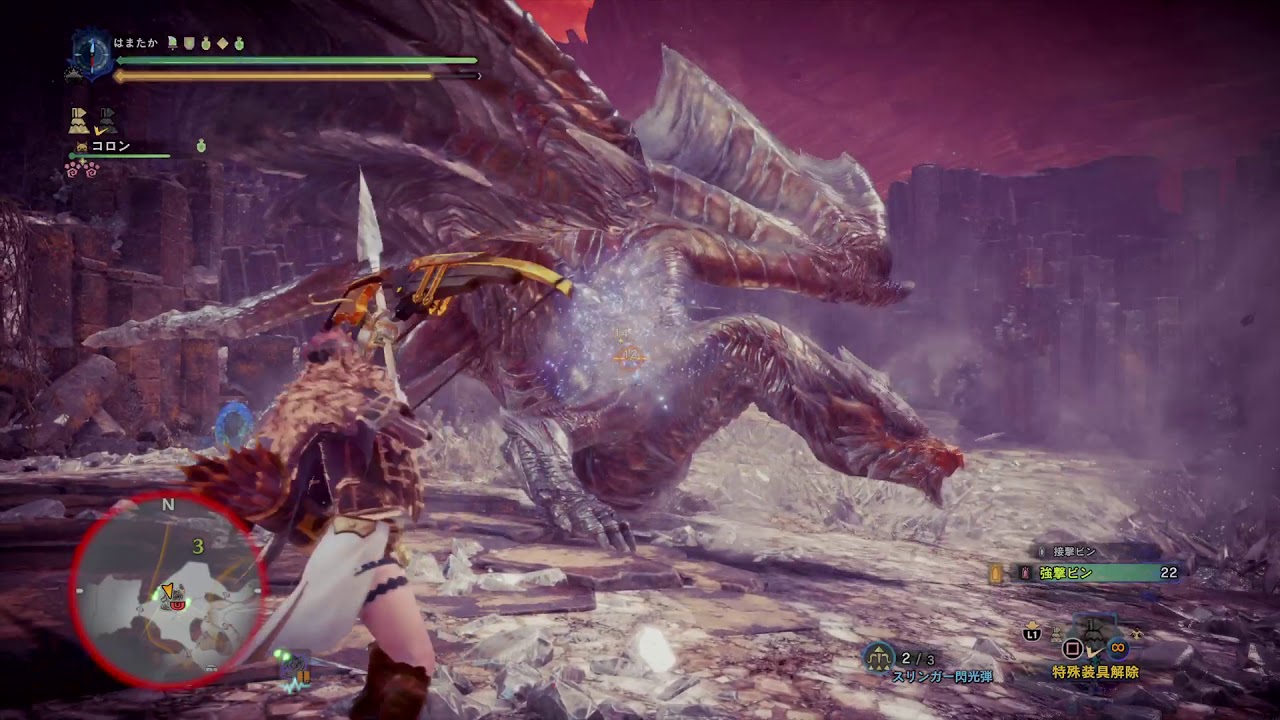Image resolution: width=1280 pixels, height=720 pixels.
Task: Click palico コロン's face icon
Action: [81, 146]
